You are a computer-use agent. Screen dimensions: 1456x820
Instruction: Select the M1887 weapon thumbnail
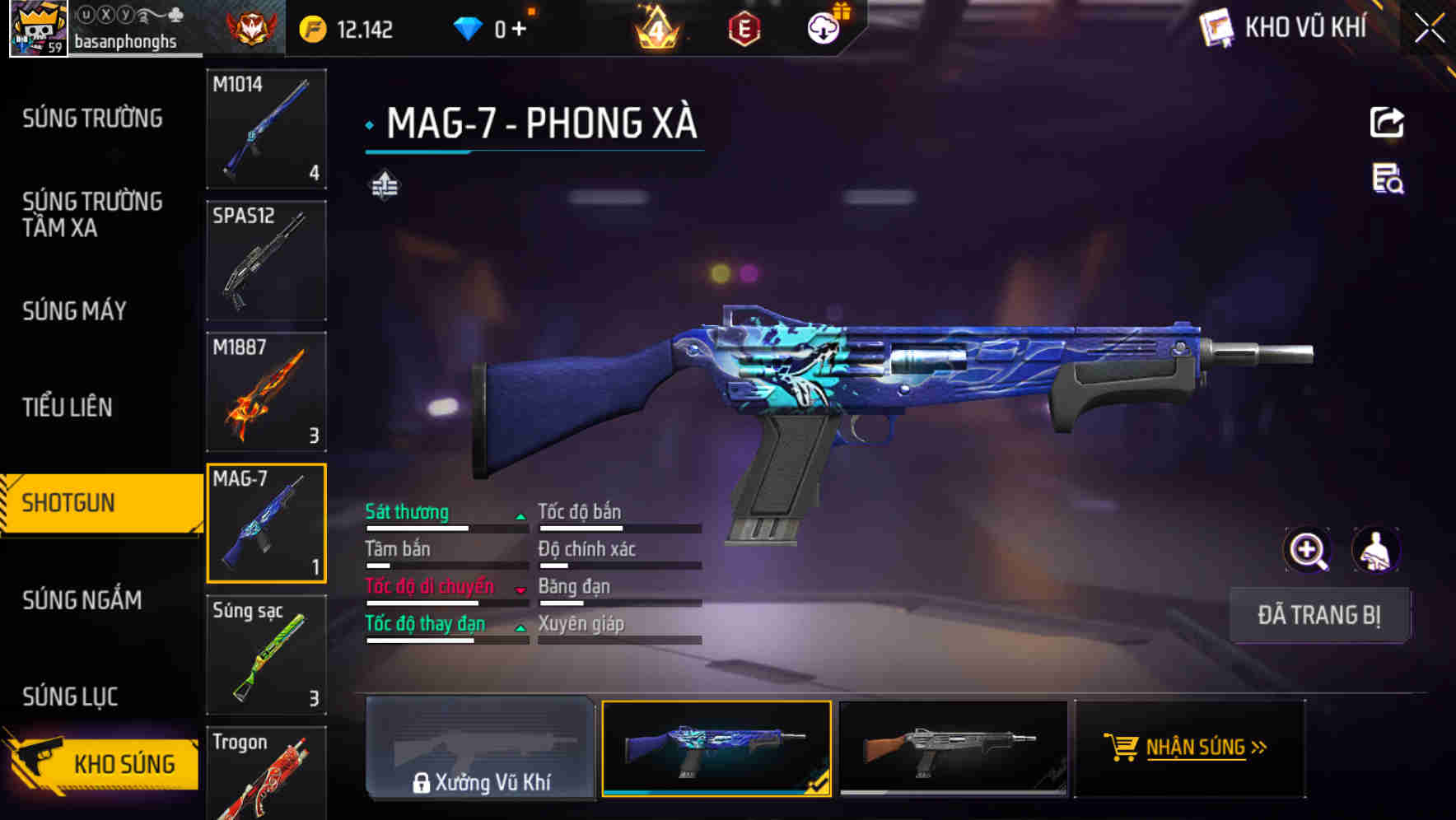(266, 392)
